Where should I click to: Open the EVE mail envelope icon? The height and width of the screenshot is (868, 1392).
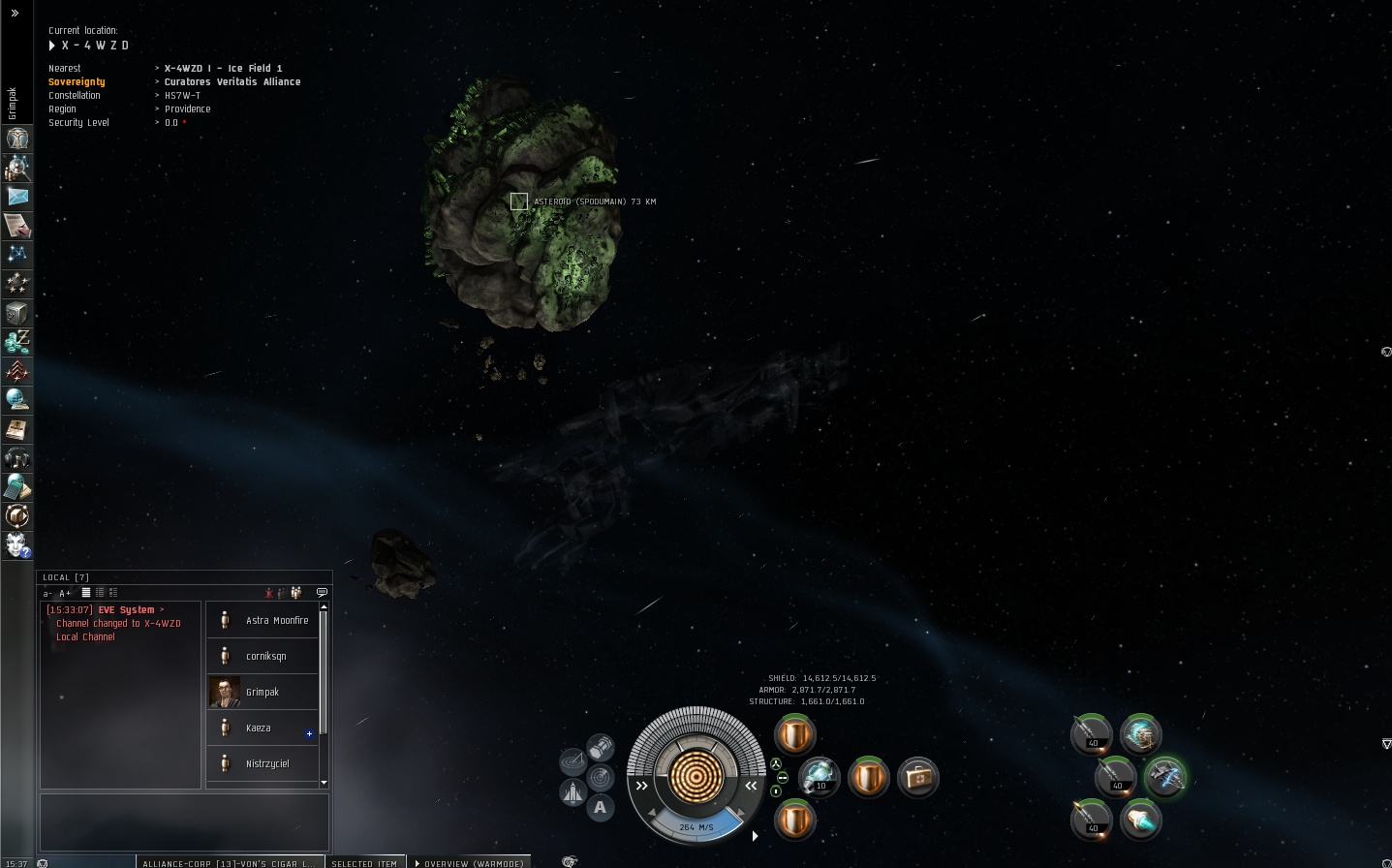(16, 196)
